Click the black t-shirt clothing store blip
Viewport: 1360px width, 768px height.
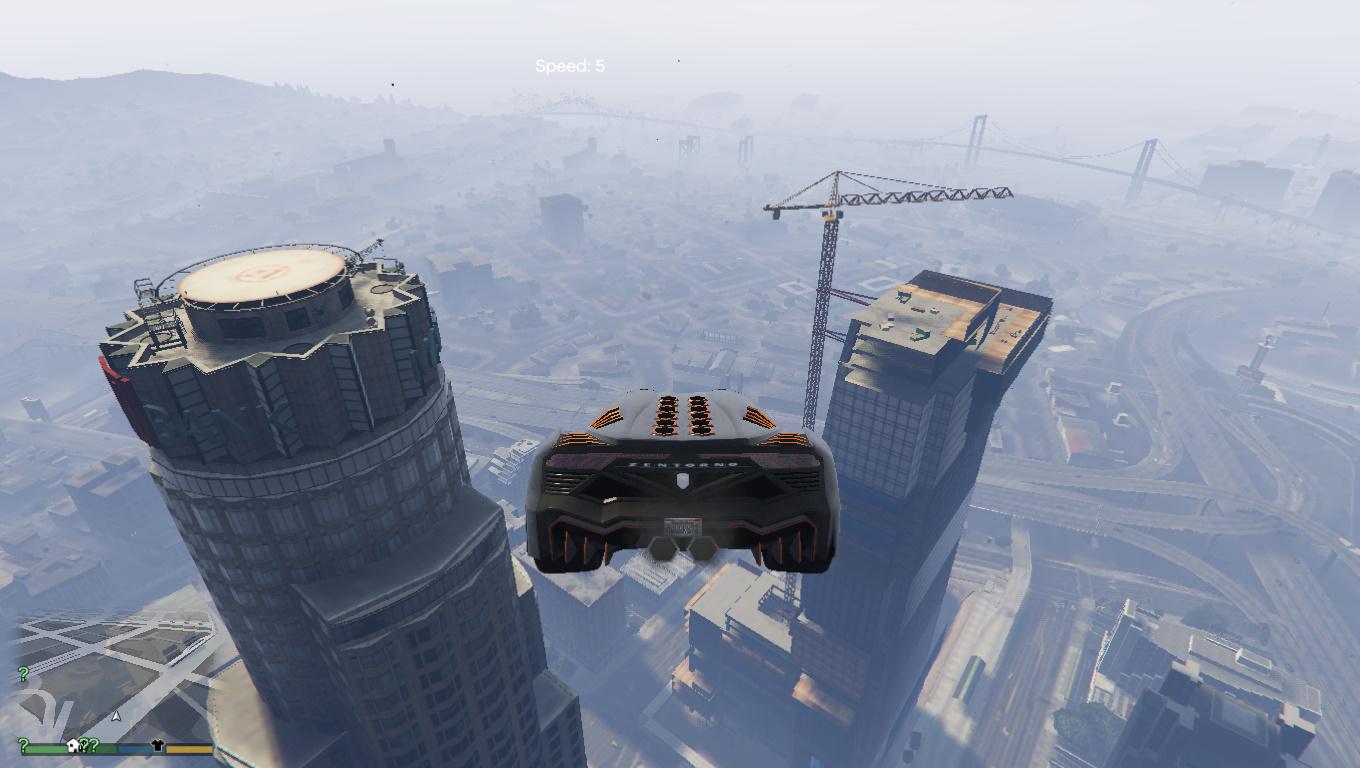click(x=157, y=745)
